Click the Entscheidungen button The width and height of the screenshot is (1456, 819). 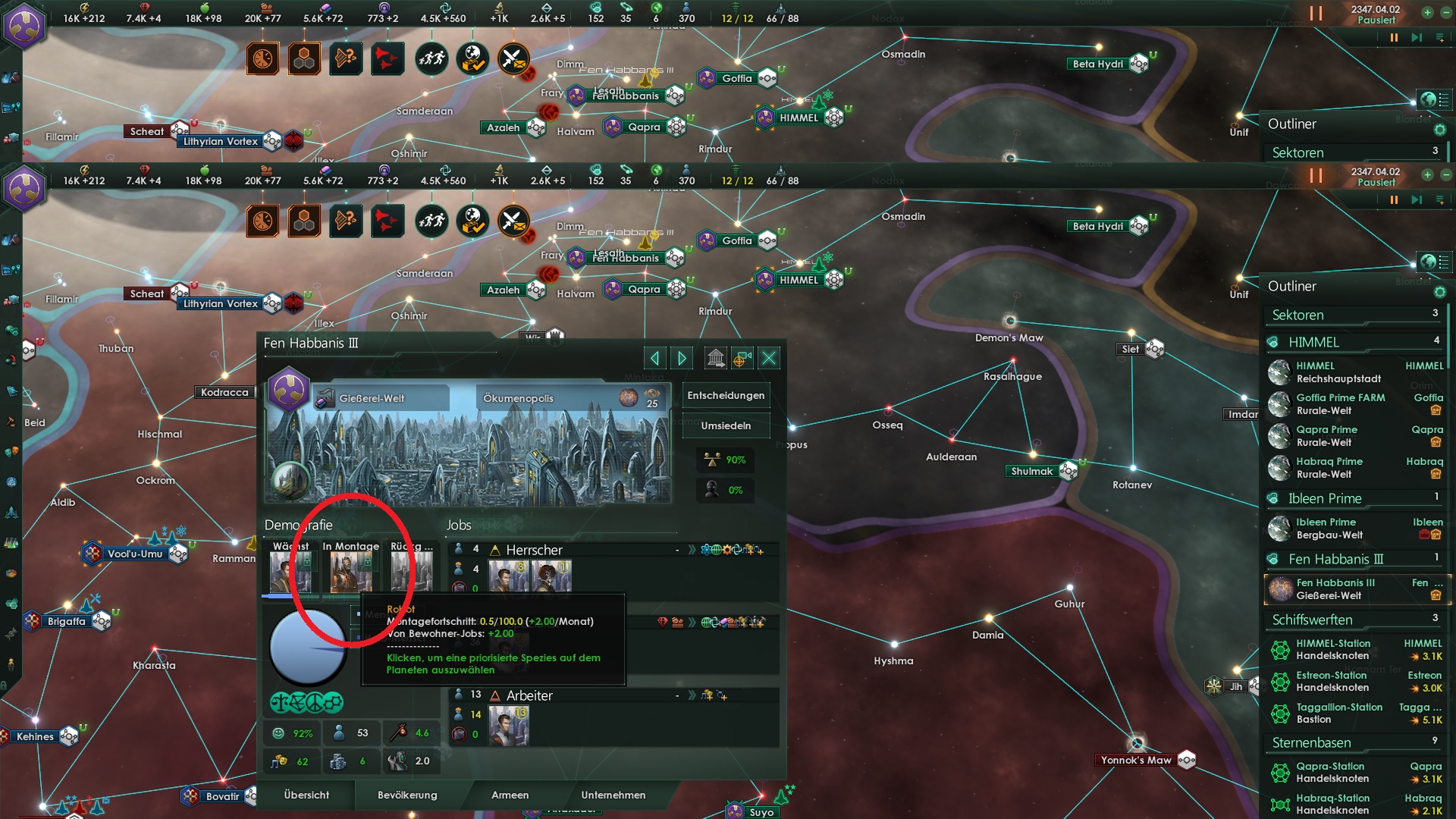[x=726, y=395]
